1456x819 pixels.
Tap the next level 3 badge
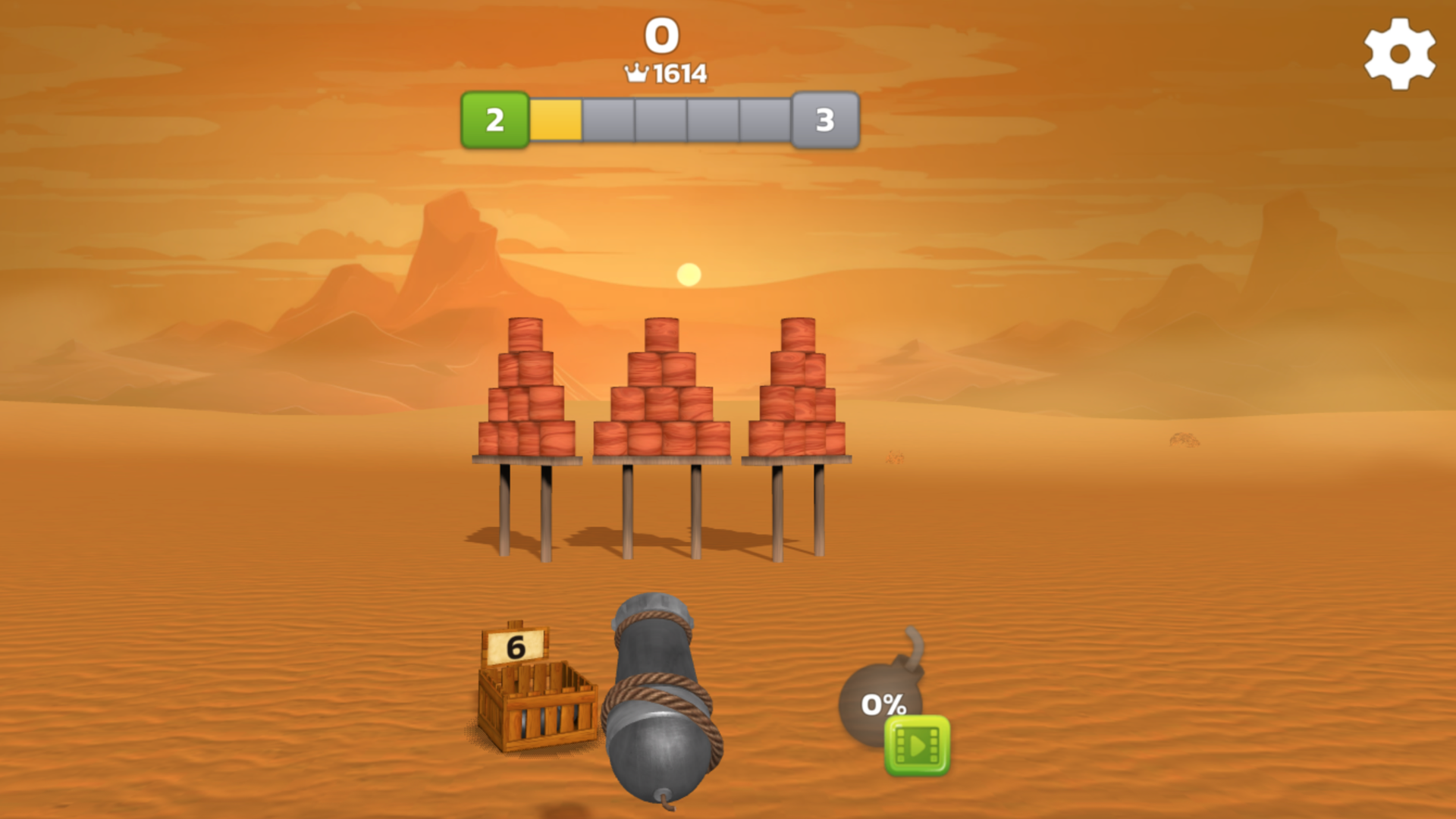coord(824,118)
